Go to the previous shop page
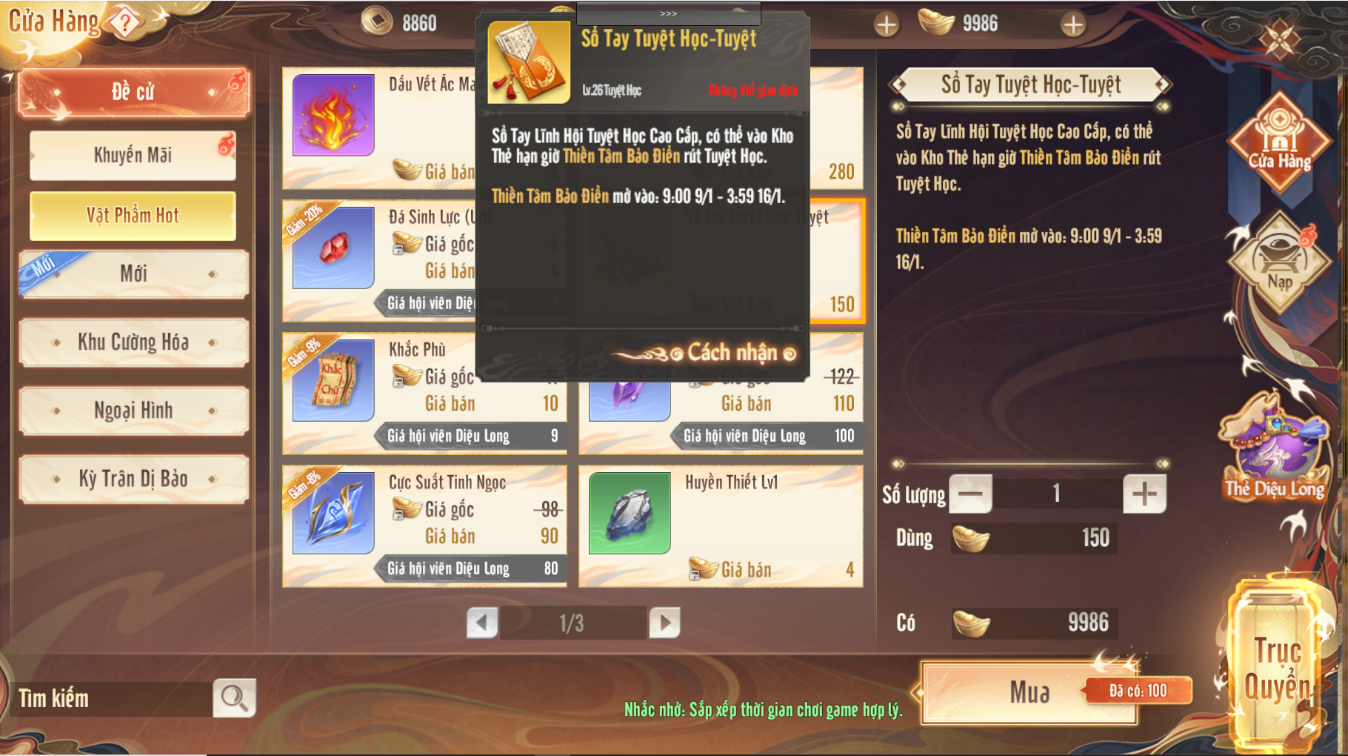Viewport: 1348px width, 756px height. pyautogui.click(x=482, y=623)
